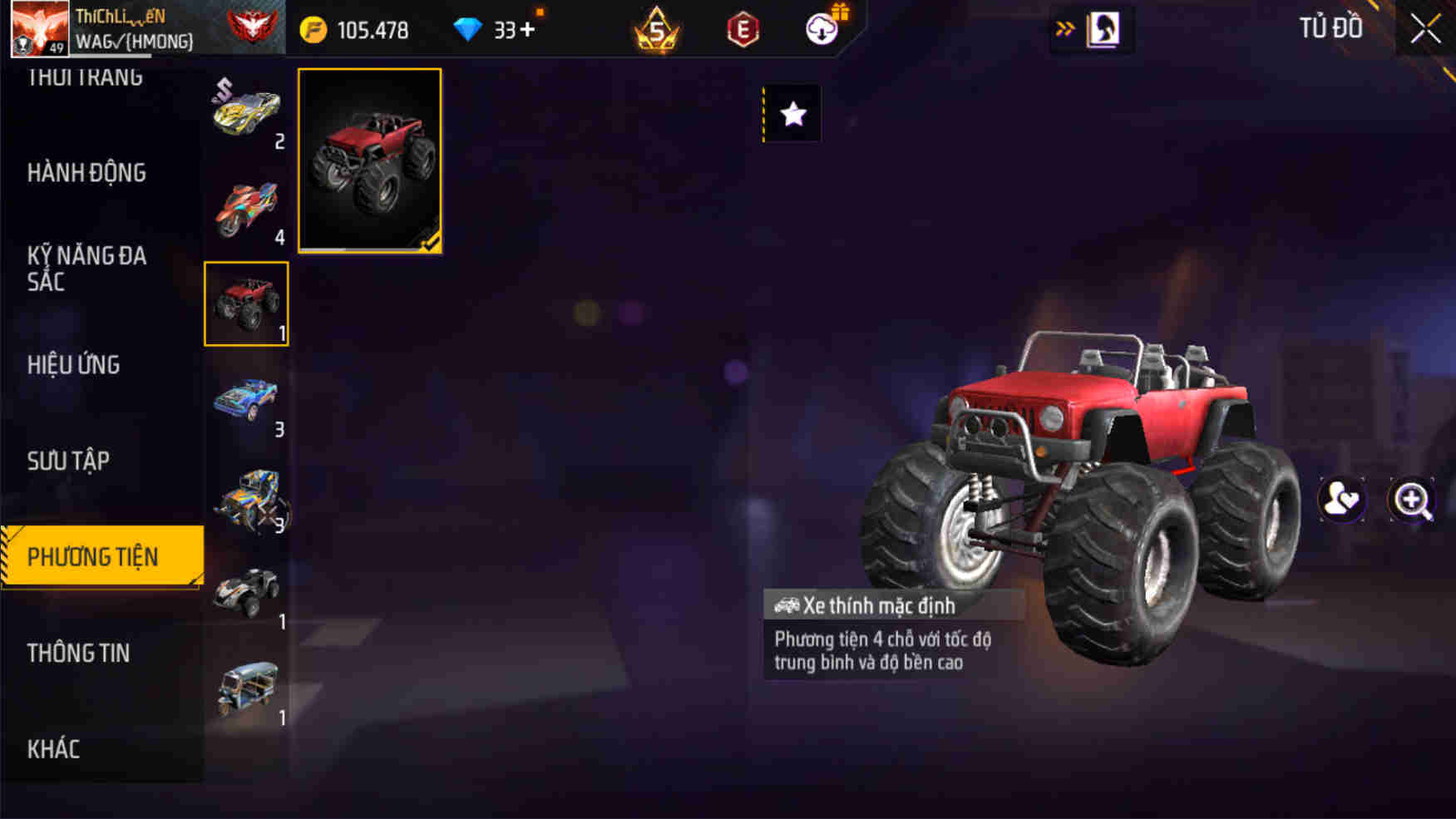1456x819 pixels.
Task: Toggle the favorite star above the vehicle preview
Action: [792, 114]
